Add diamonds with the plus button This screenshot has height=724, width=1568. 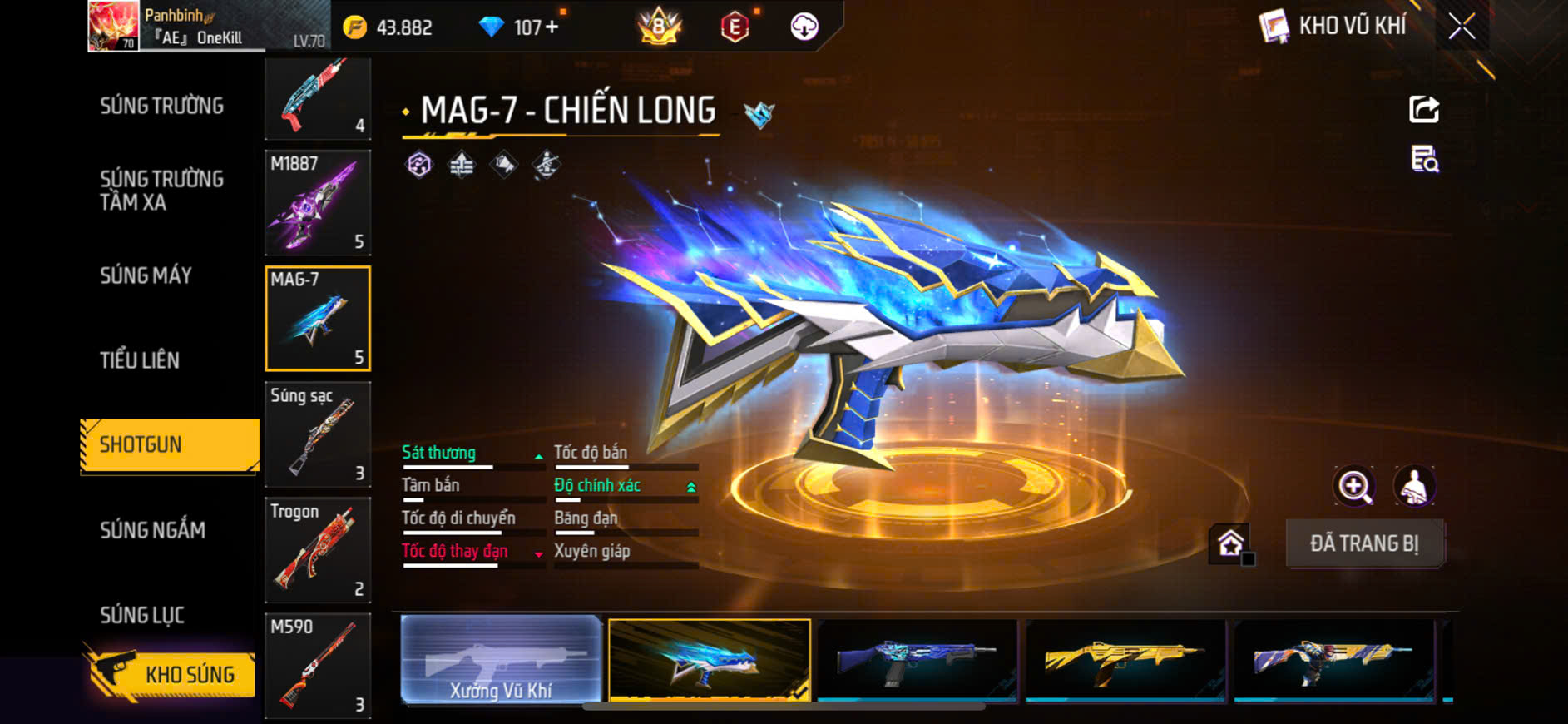click(552, 27)
